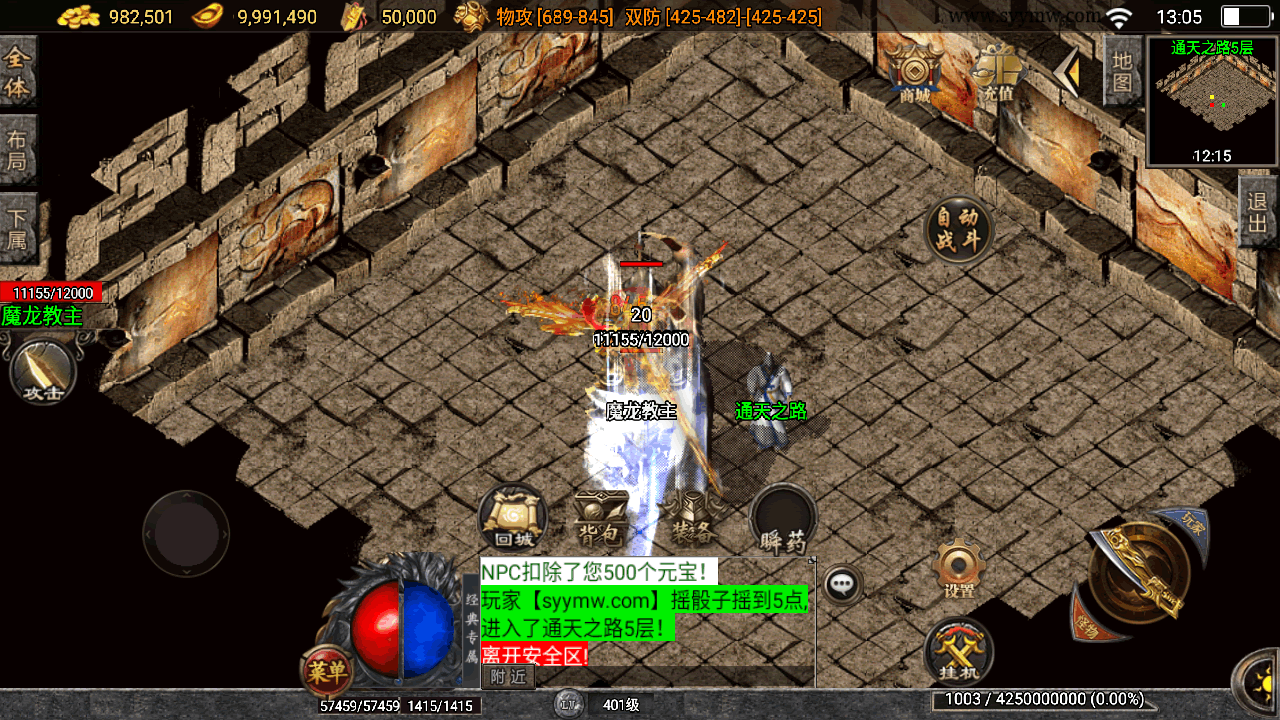Open the chat speech bubble

pyautogui.click(x=843, y=584)
